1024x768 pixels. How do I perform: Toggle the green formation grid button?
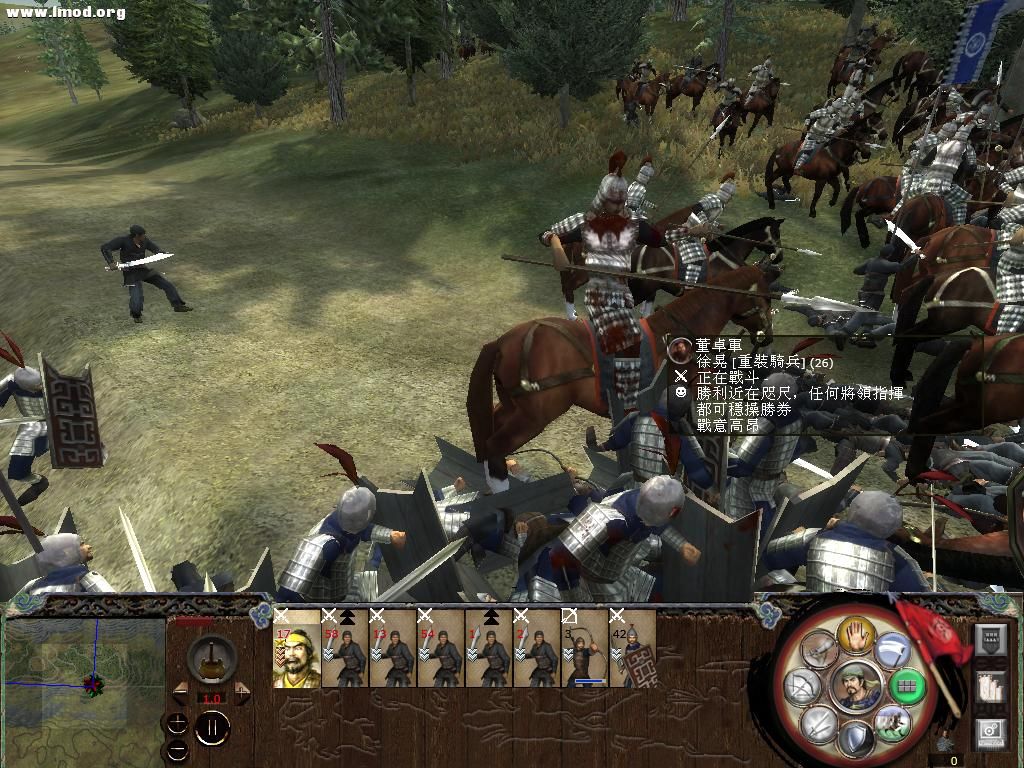click(907, 687)
